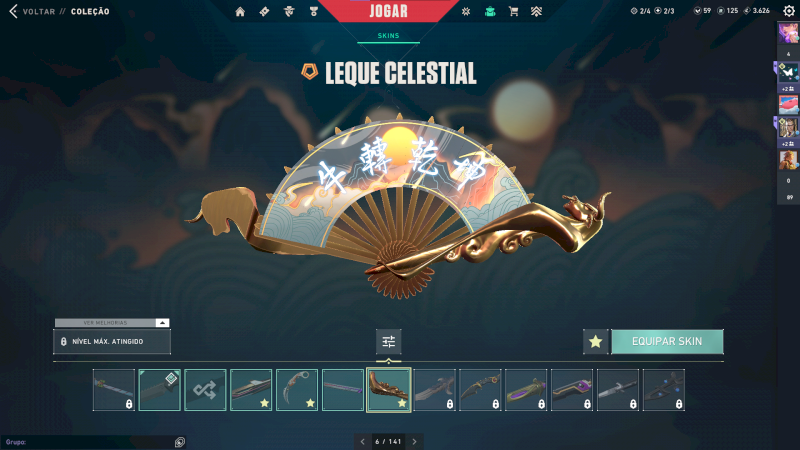800x450 pixels.
Task: Toggle the favorite star button
Action: point(596,341)
